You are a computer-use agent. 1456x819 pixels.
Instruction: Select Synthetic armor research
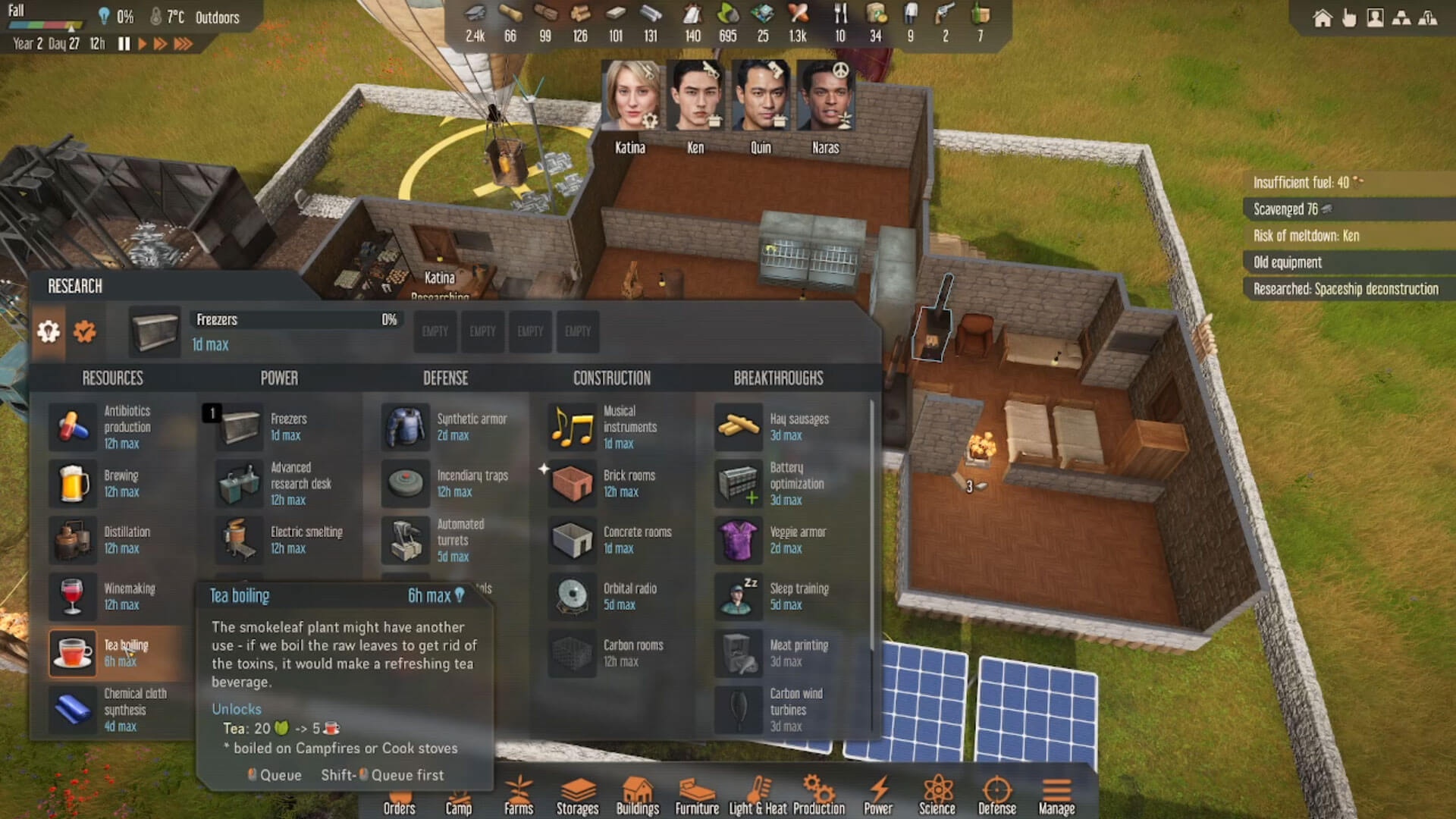(406, 427)
